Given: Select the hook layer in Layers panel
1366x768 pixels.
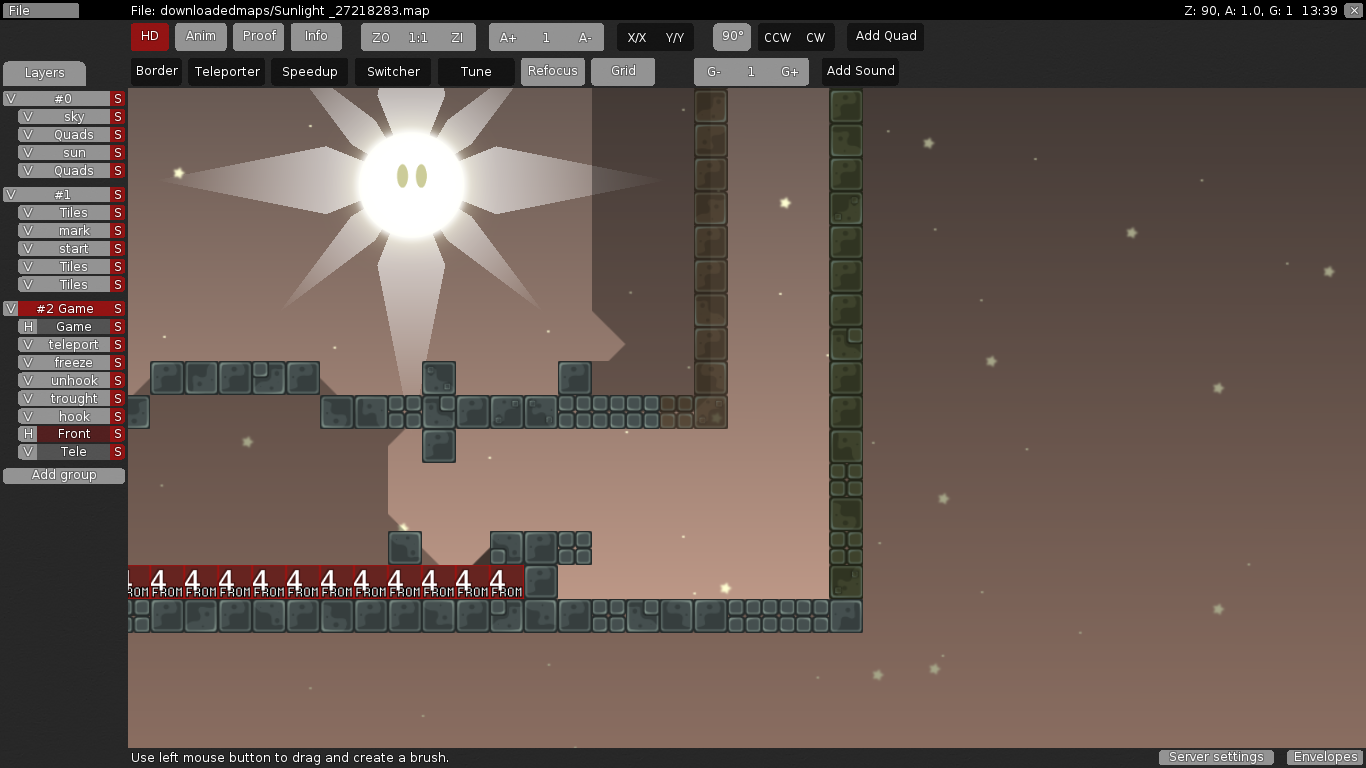Looking at the screenshot, I should point(75,416).
